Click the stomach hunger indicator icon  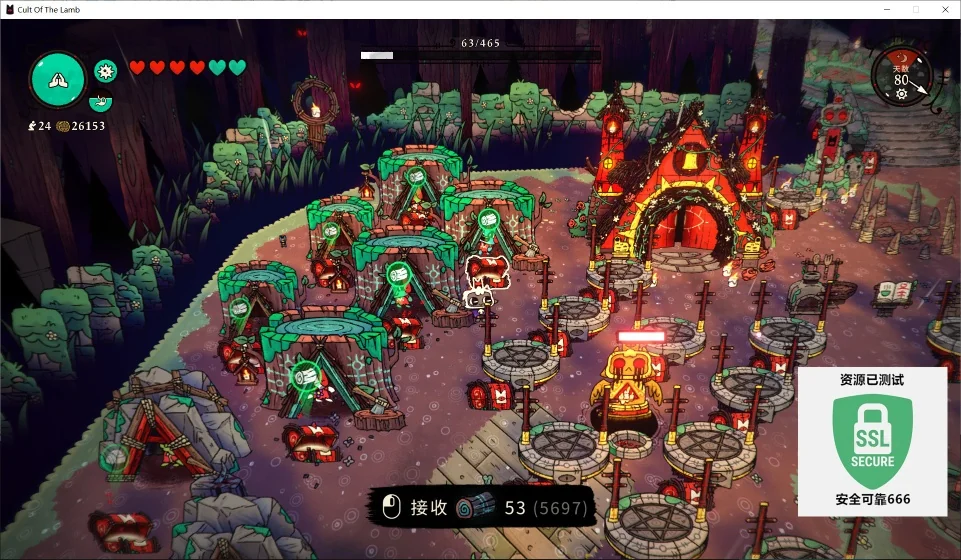tap(100, 101)
